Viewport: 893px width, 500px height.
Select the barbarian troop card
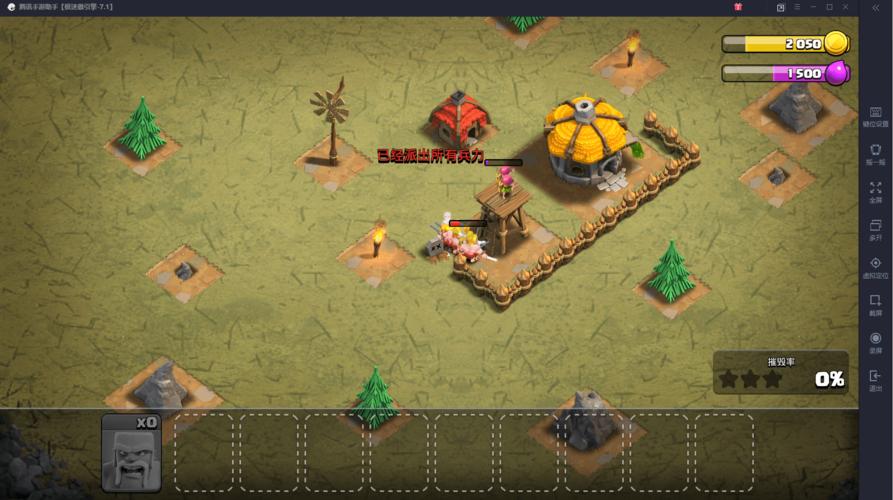(131, 451)
